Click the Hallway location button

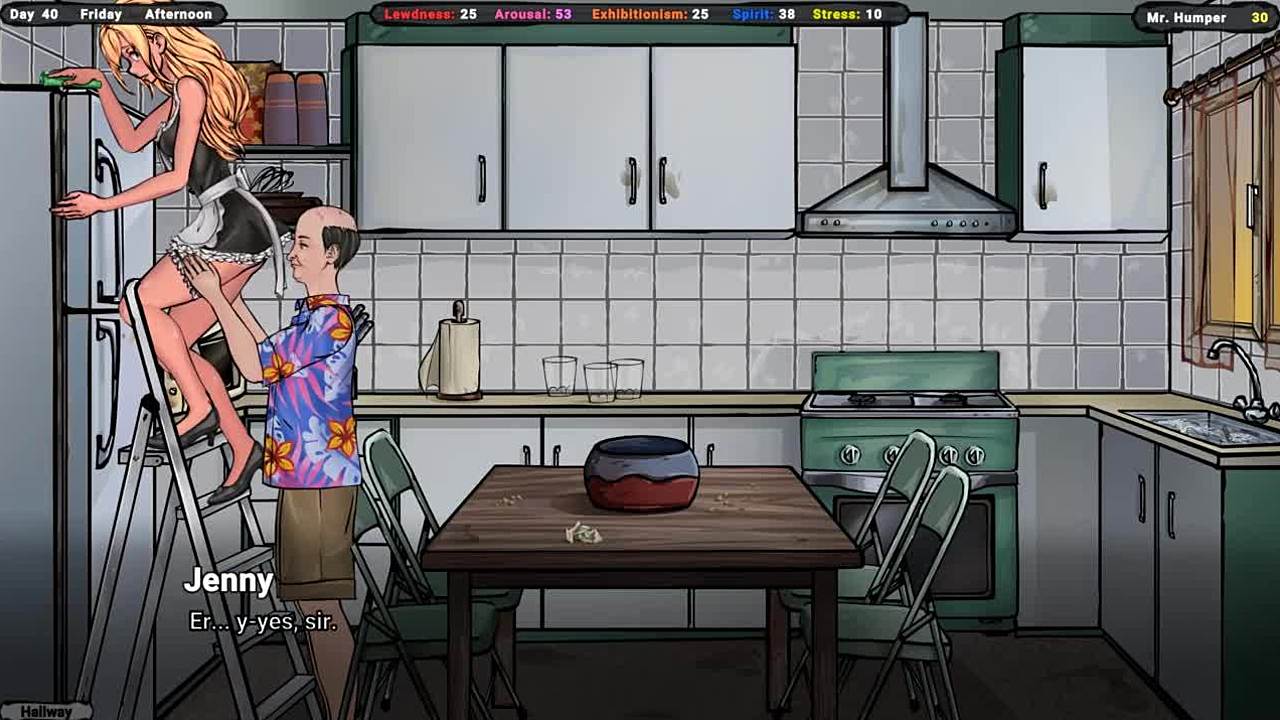click(x=46, y=711)
